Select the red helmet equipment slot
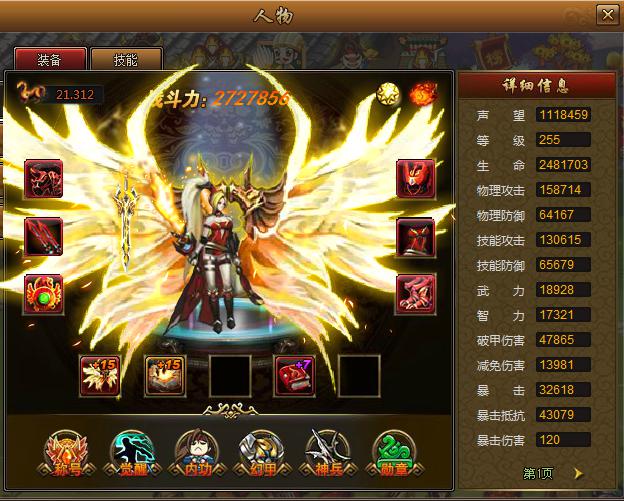Screen dimensions: 624x501 click(415, 179)
